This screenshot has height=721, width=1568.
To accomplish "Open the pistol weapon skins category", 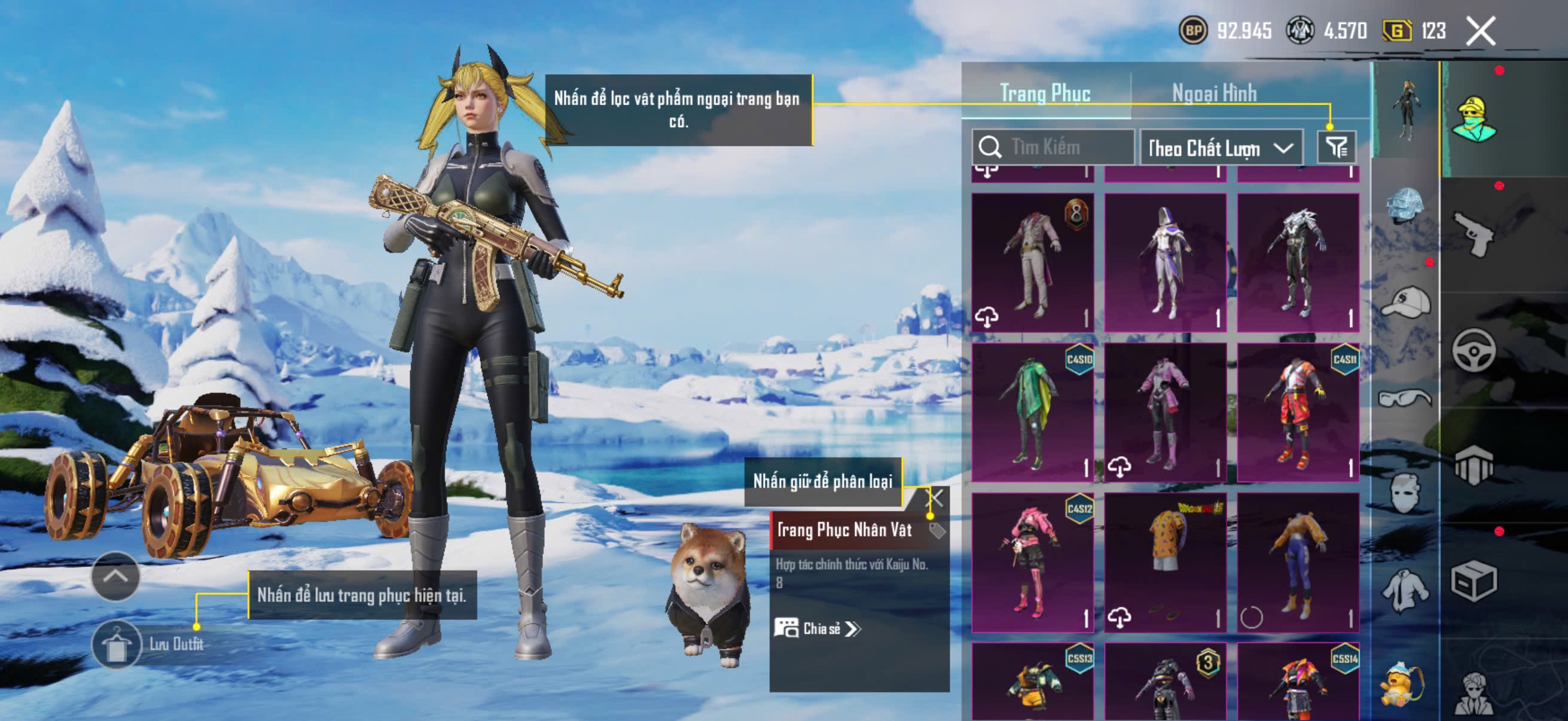I will point(1474,234).
